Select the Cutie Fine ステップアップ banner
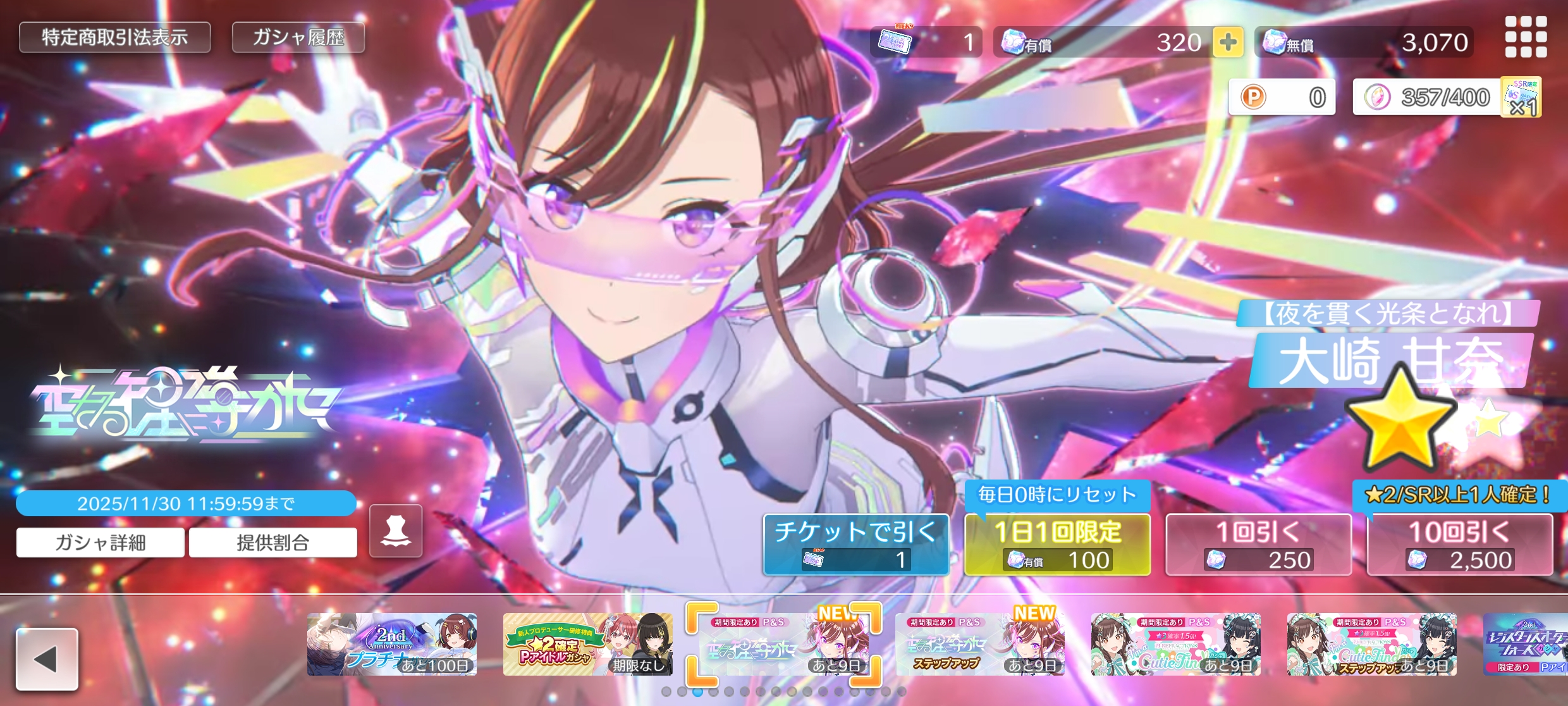The width and height of the screenshot is (1568, 706). (x=1371, y=644)
